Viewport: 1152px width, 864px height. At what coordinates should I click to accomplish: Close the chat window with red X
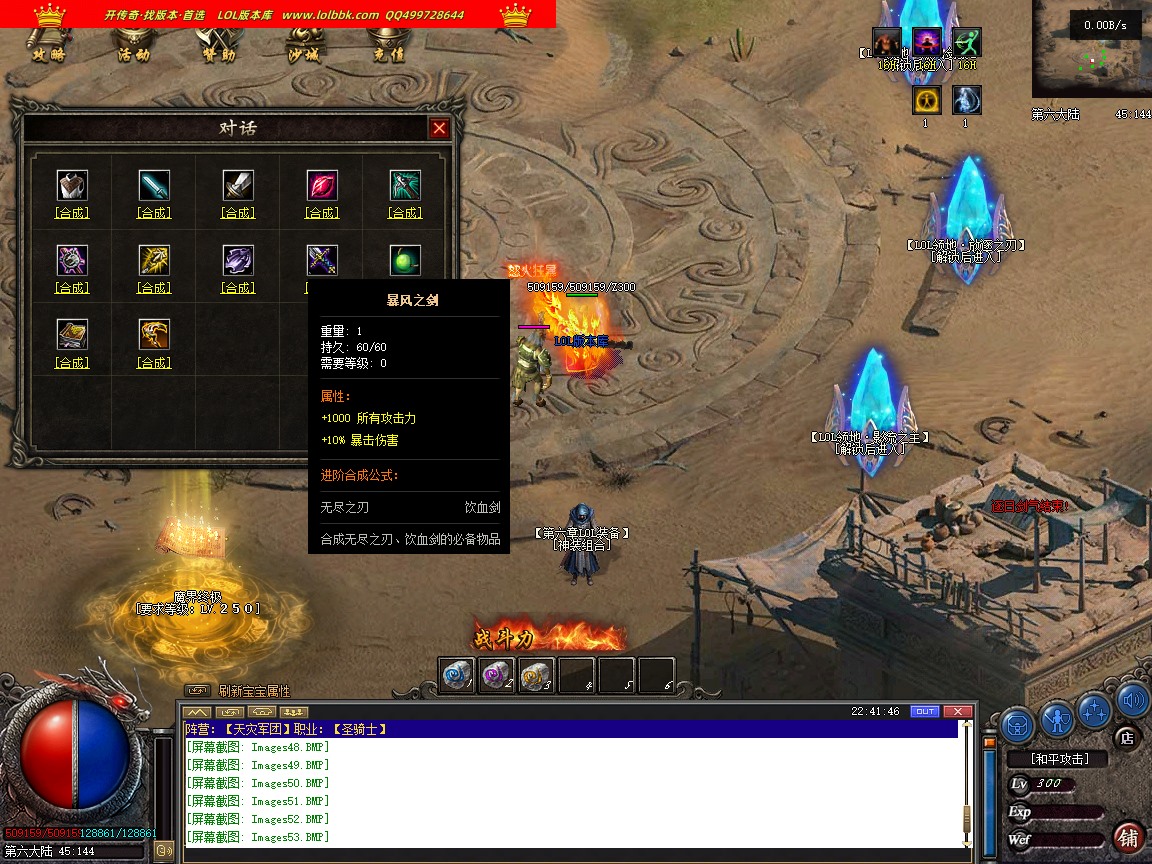point(958,712)
